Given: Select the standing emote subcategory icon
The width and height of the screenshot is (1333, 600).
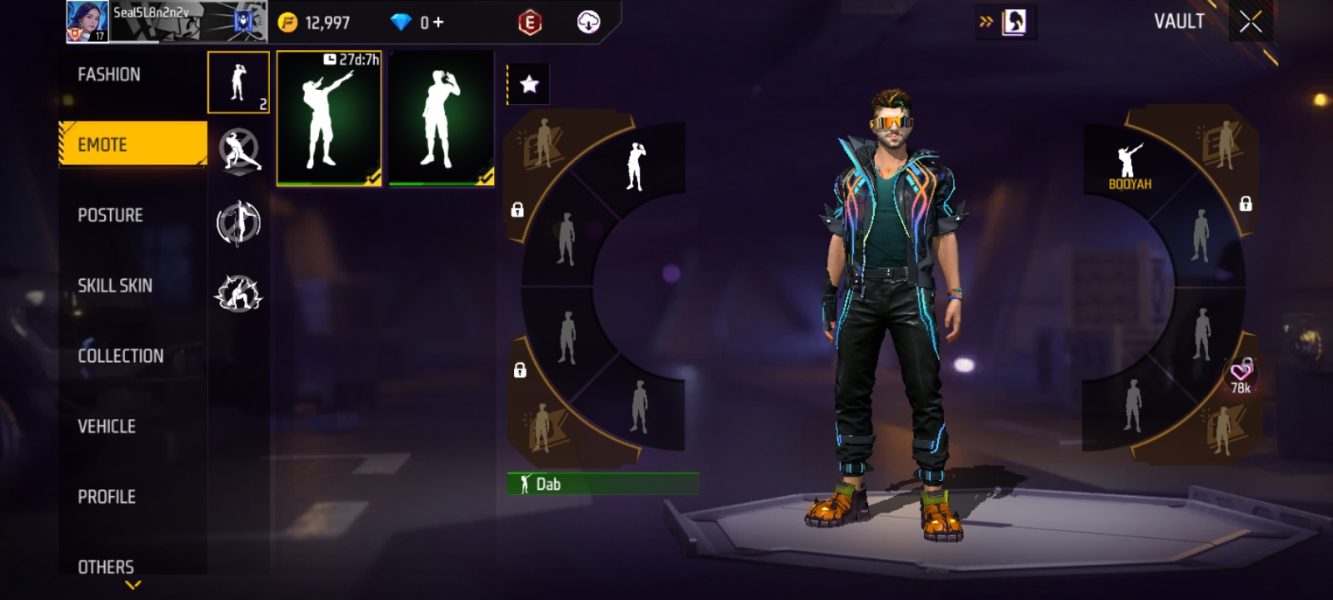Looking at the screenshot, I should tap(238, 82).
